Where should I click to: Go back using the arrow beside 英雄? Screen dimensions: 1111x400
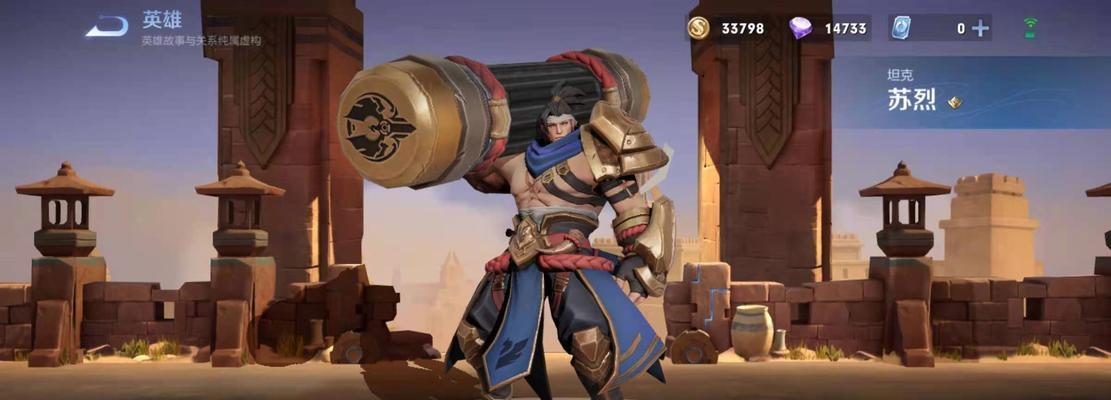tap(106, 27)
